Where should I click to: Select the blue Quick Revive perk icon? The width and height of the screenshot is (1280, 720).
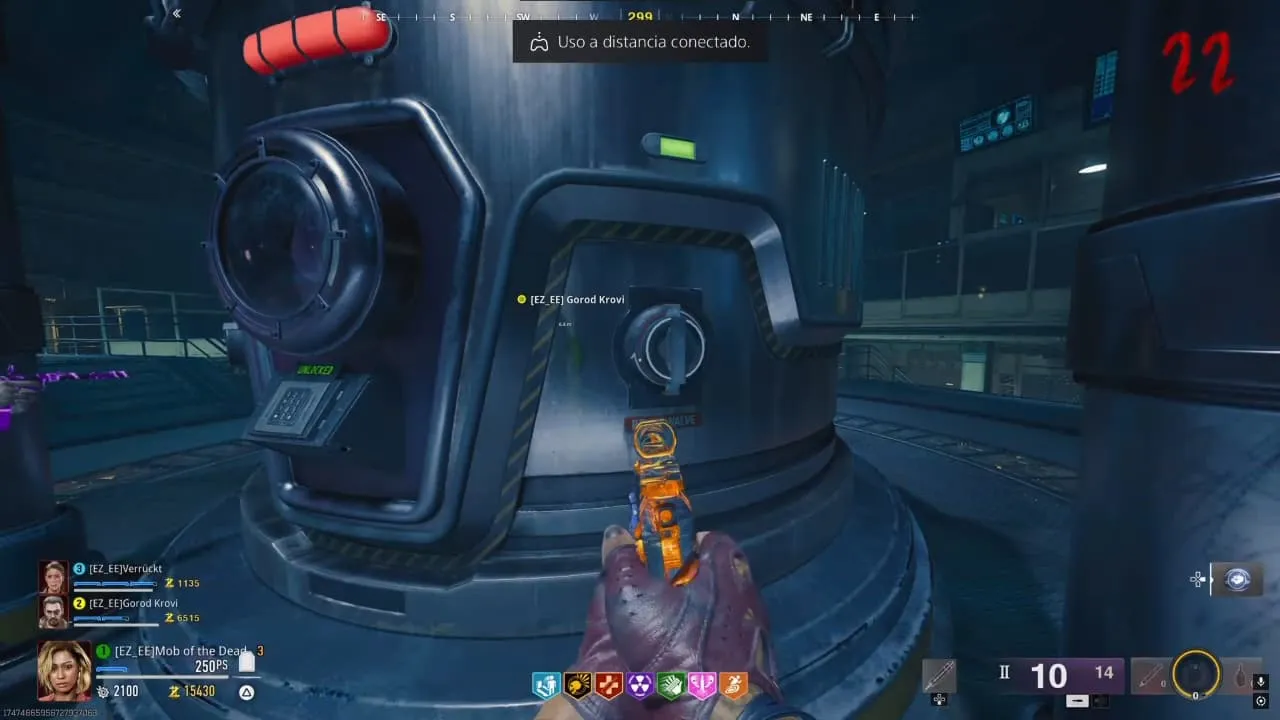pyautogui.click(x=546, y=685)
